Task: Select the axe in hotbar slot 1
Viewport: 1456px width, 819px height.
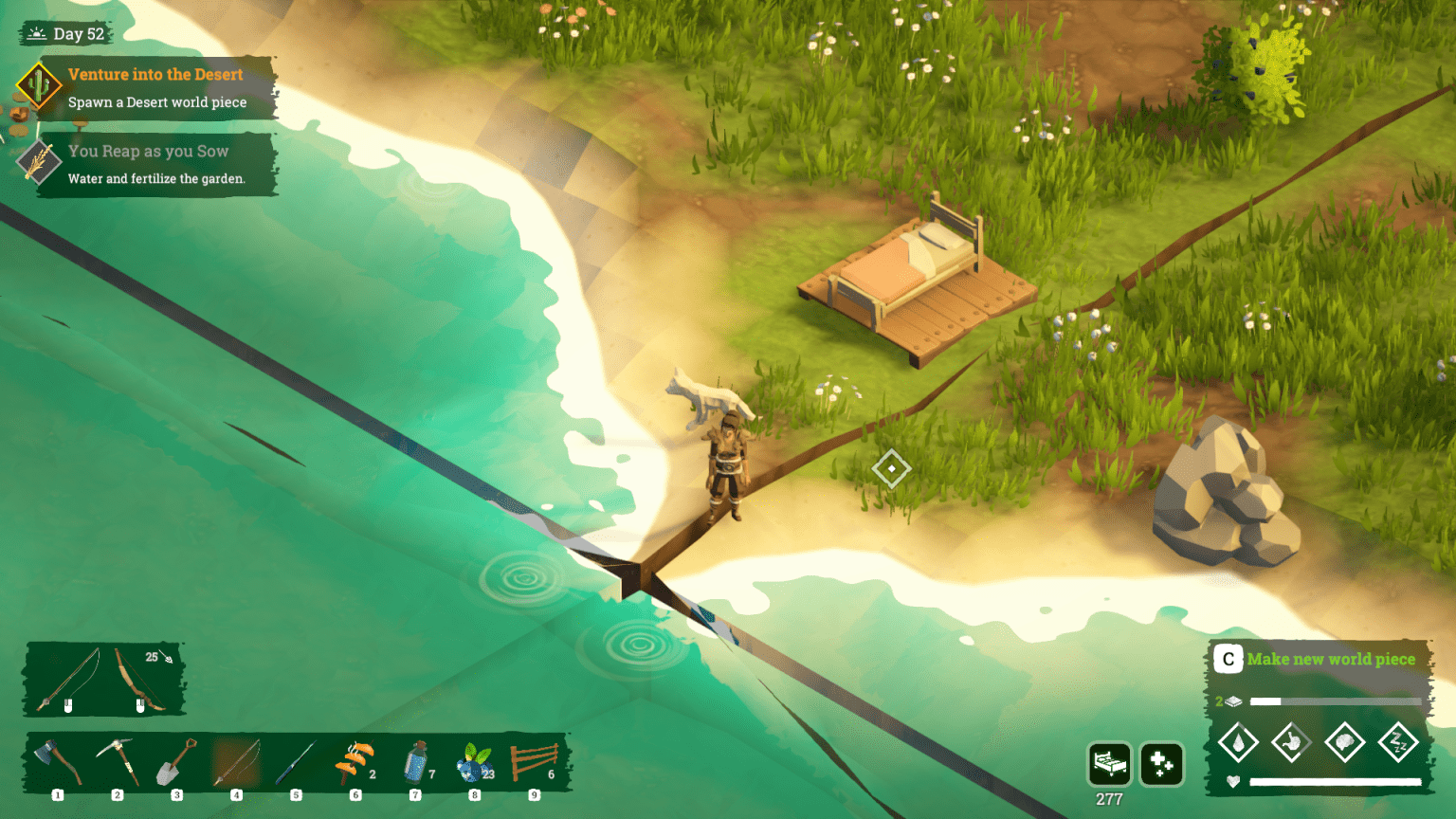Action: pyautogui.click(x=58, y=762)
